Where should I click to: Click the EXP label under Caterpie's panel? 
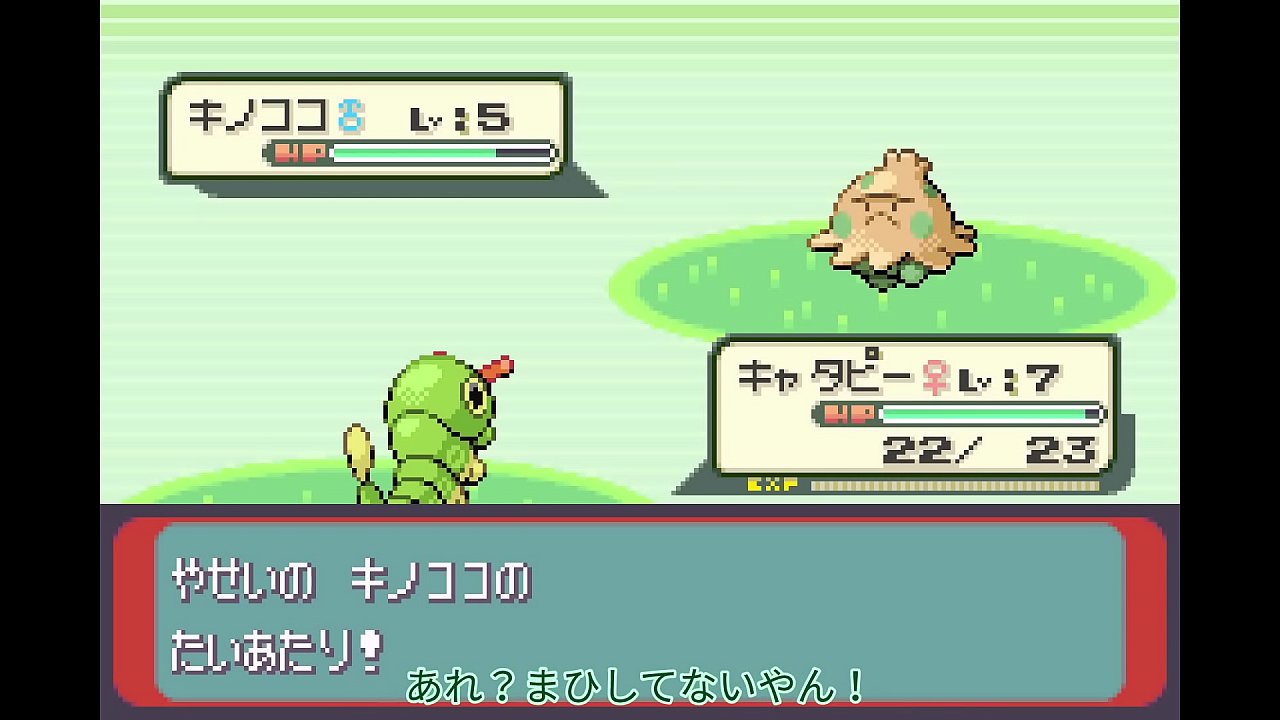point(772,487)
